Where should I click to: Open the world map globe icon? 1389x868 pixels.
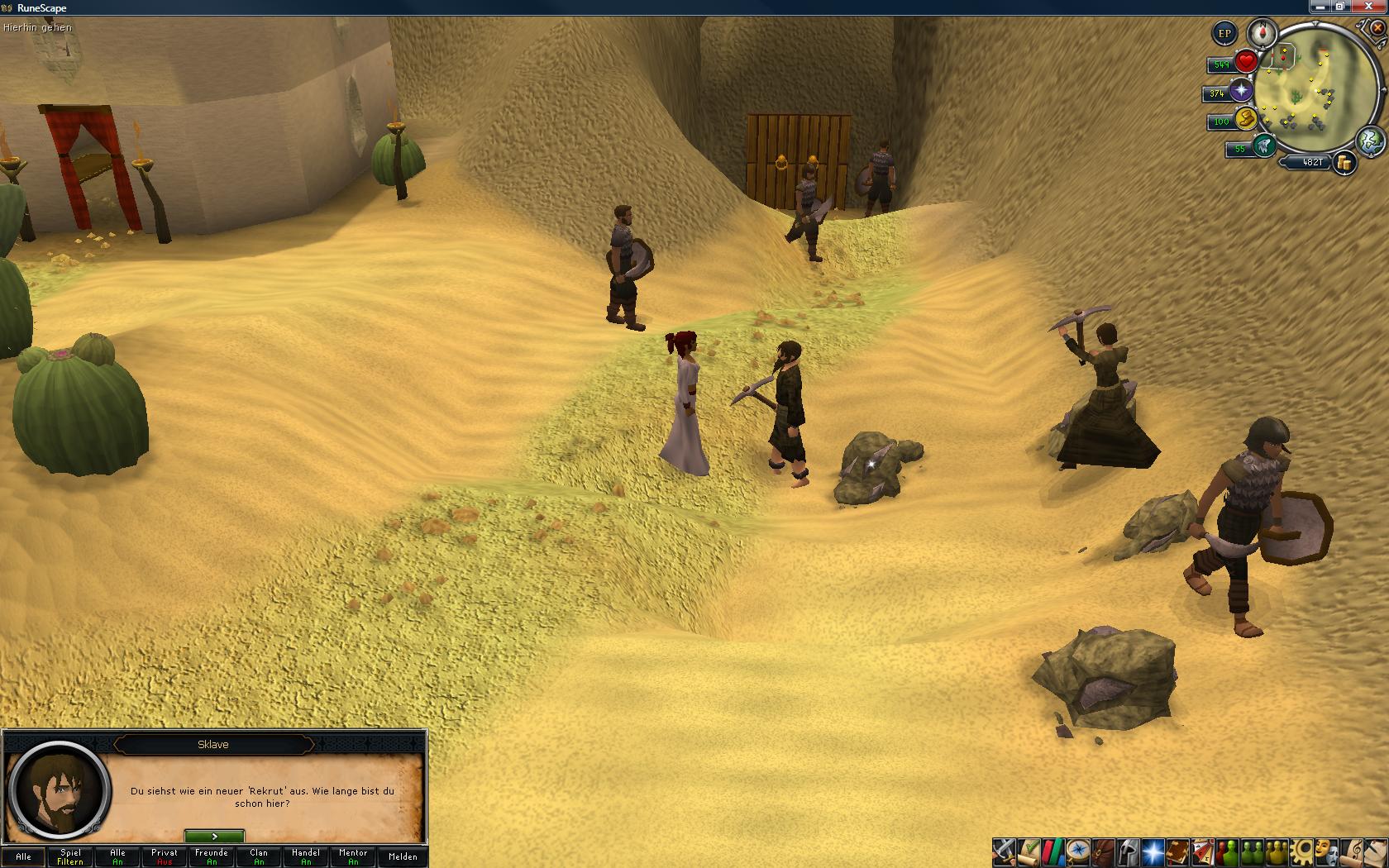point(1370,140)
